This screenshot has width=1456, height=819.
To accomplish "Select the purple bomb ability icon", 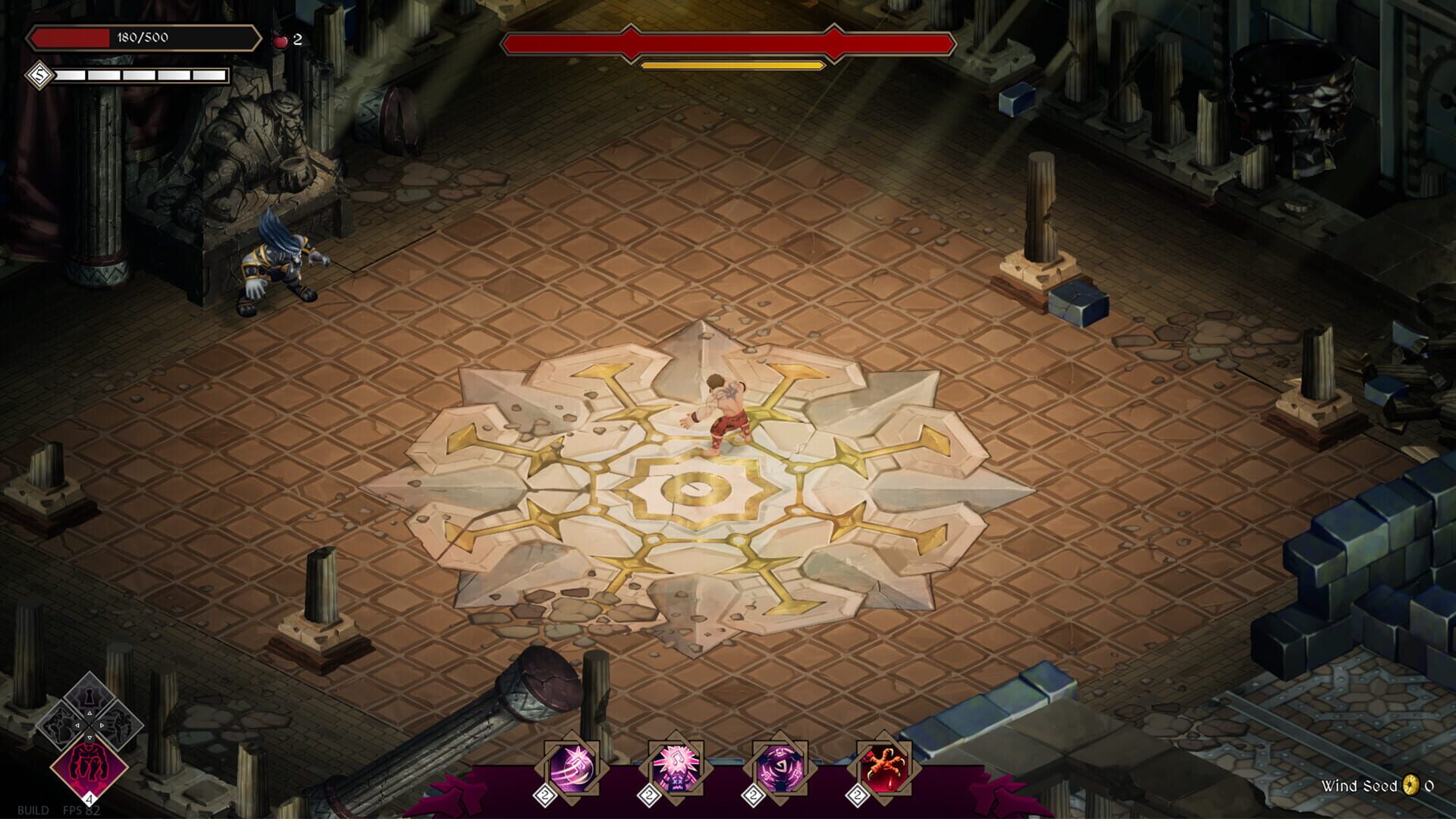I will 570,766.
